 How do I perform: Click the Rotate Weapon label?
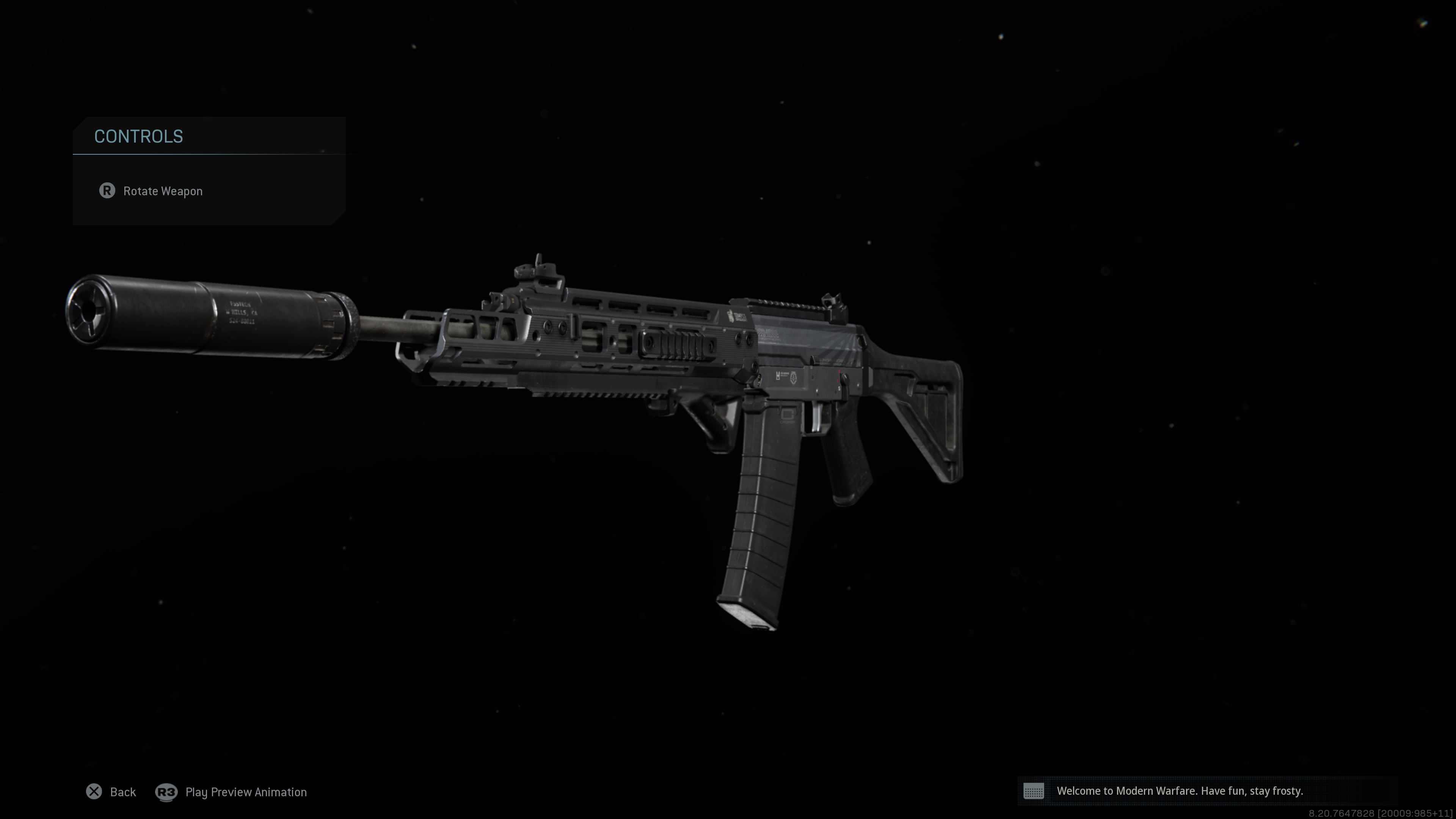[x=163, y=191]
